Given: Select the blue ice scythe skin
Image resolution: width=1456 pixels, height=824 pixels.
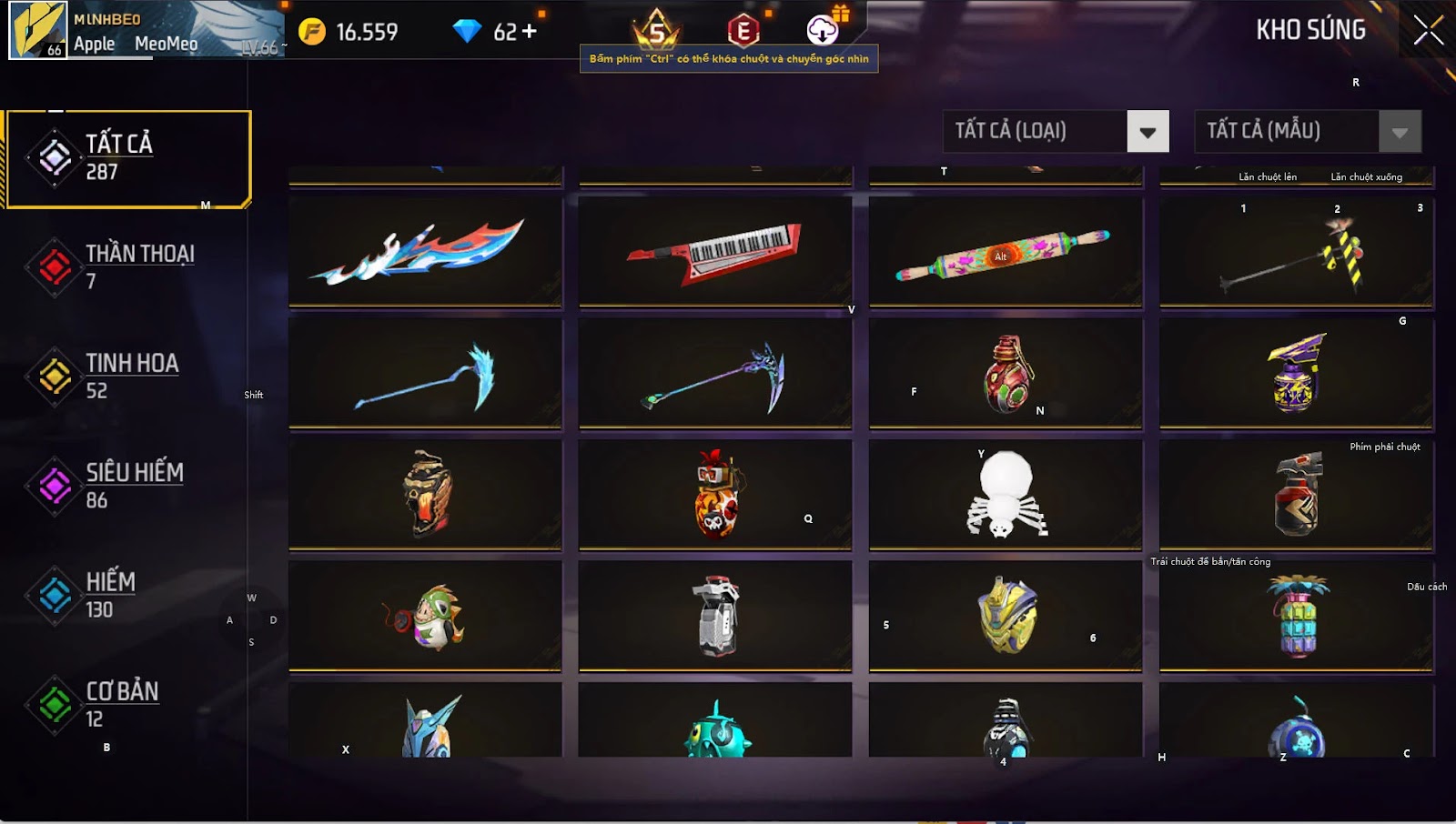Looking at the screenshot, I should 425,374.
